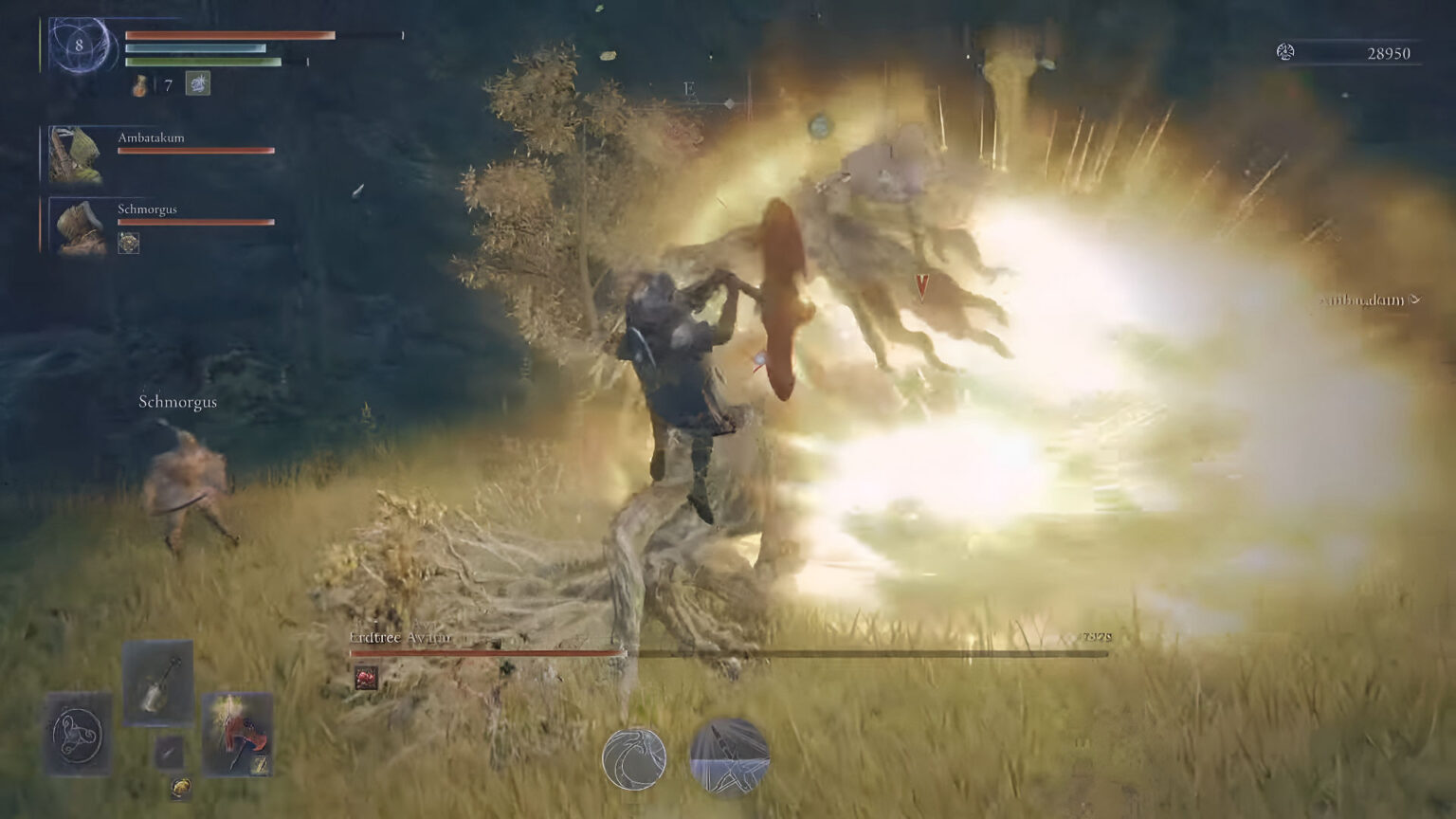Screen dimensions: 1456x819
Task: Select the small arrow quick-slot icon
Action: click(x=168, y=751)
